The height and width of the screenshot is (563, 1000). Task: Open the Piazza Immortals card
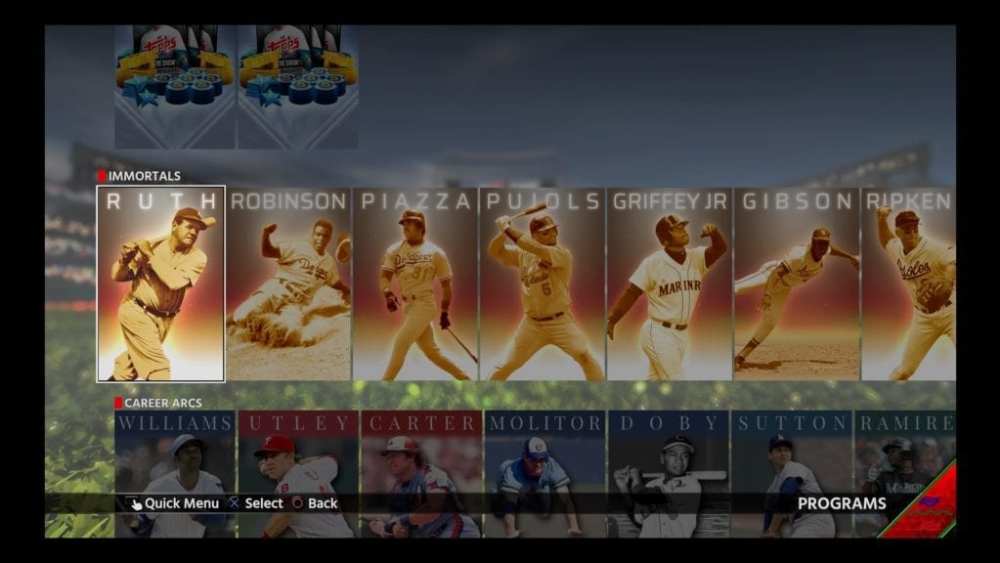click(x=415, y=284)
